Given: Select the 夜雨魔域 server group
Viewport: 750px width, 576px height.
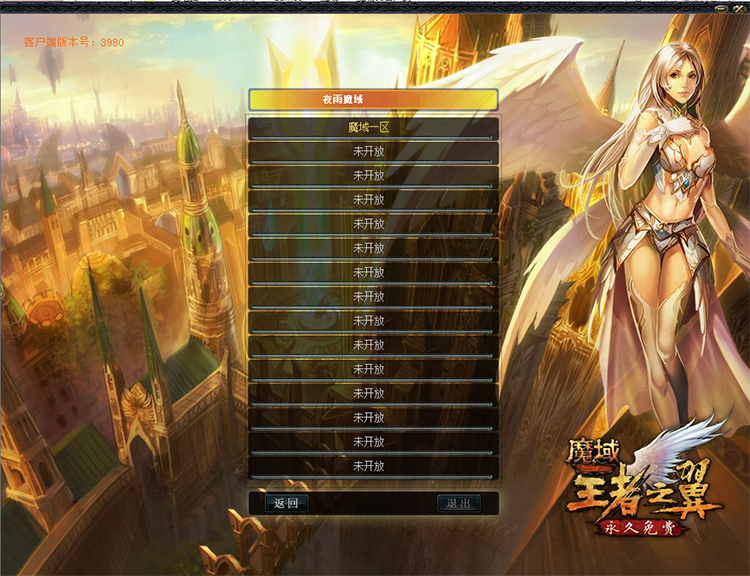Looking at the screenshot, I should (x=373, y=100).
